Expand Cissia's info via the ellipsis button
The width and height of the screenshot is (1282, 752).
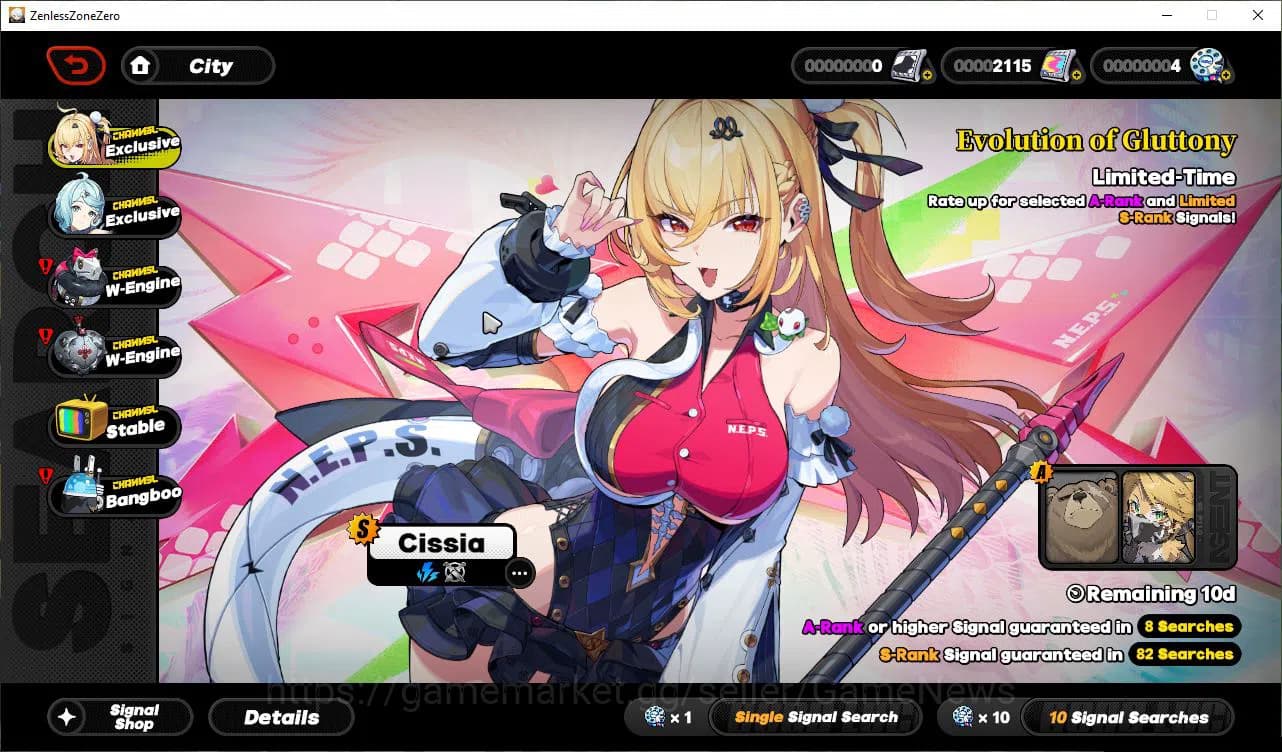(x=519, y=572)
